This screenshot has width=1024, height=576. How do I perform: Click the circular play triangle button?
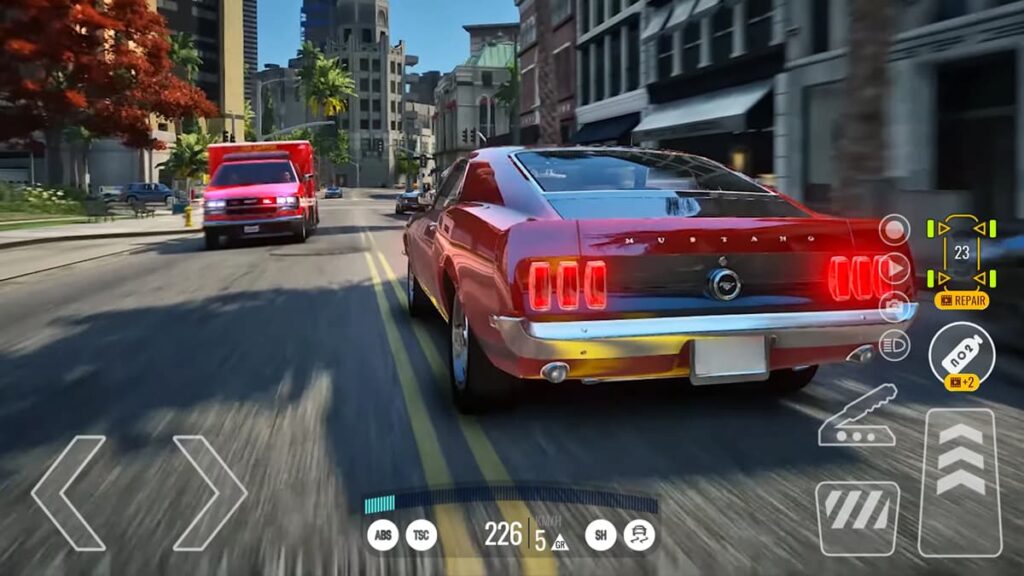894,268
